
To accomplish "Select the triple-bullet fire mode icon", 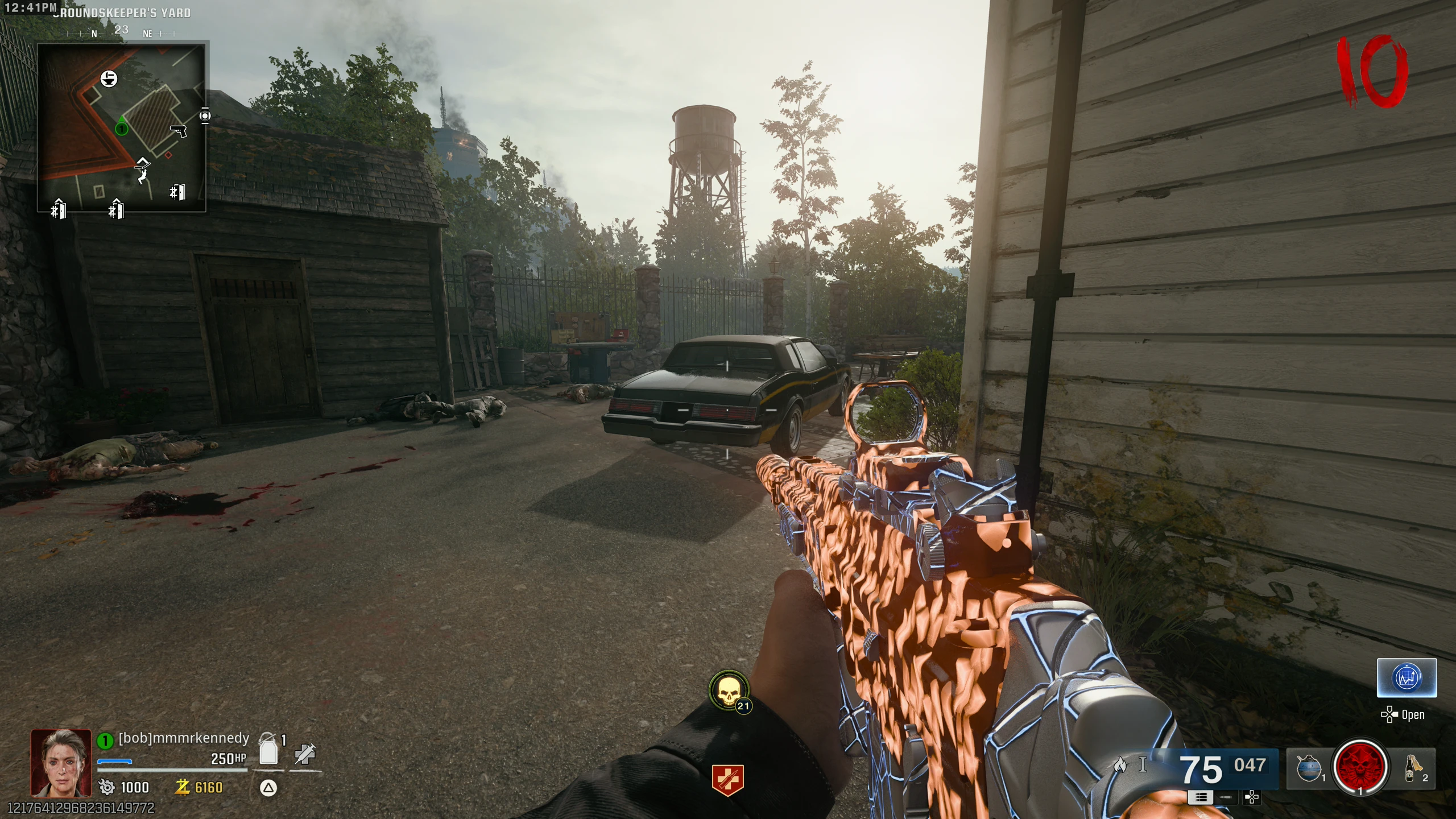I will (x=1200, y=797).
